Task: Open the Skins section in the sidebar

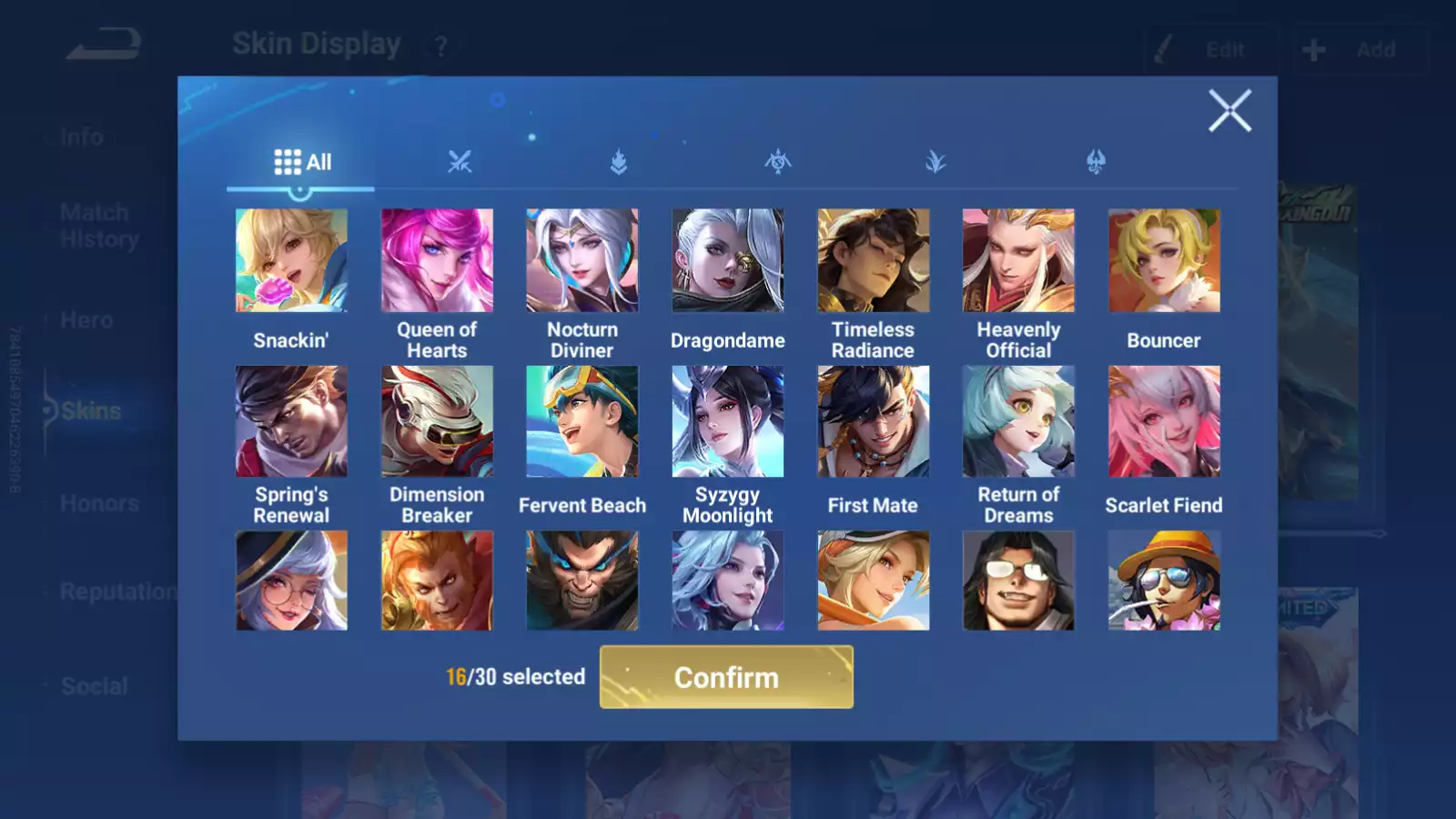Action: (x=90, y=410)
